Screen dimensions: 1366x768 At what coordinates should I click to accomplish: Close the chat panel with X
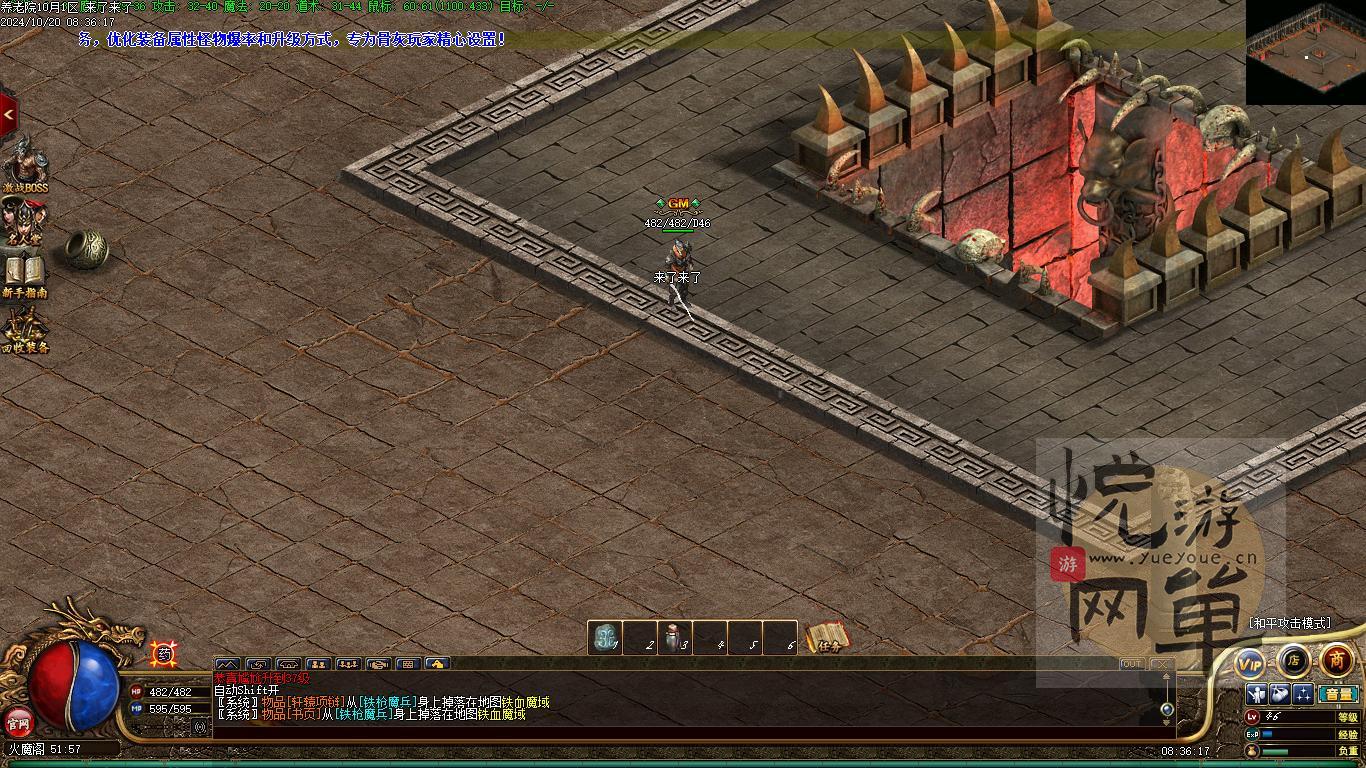pos(1160,664)
